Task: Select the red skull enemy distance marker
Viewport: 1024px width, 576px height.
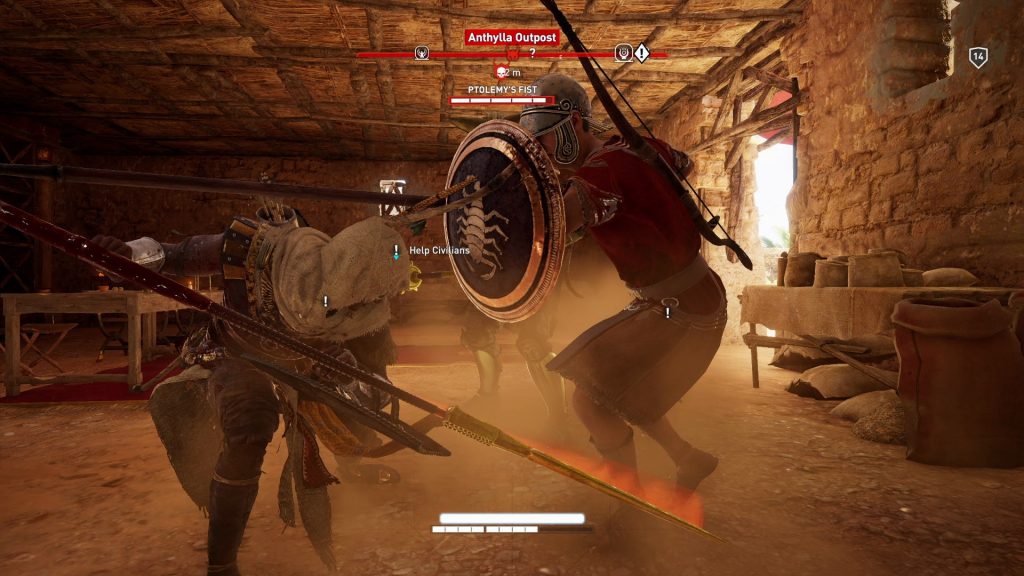Action: pos(502,72)
